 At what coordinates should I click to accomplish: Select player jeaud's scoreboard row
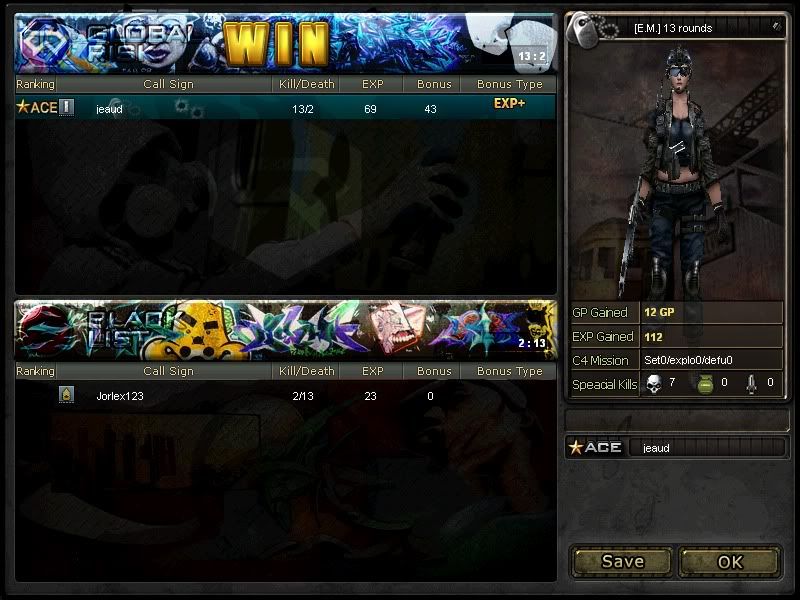pyautogui.click(x=285, y=108)
